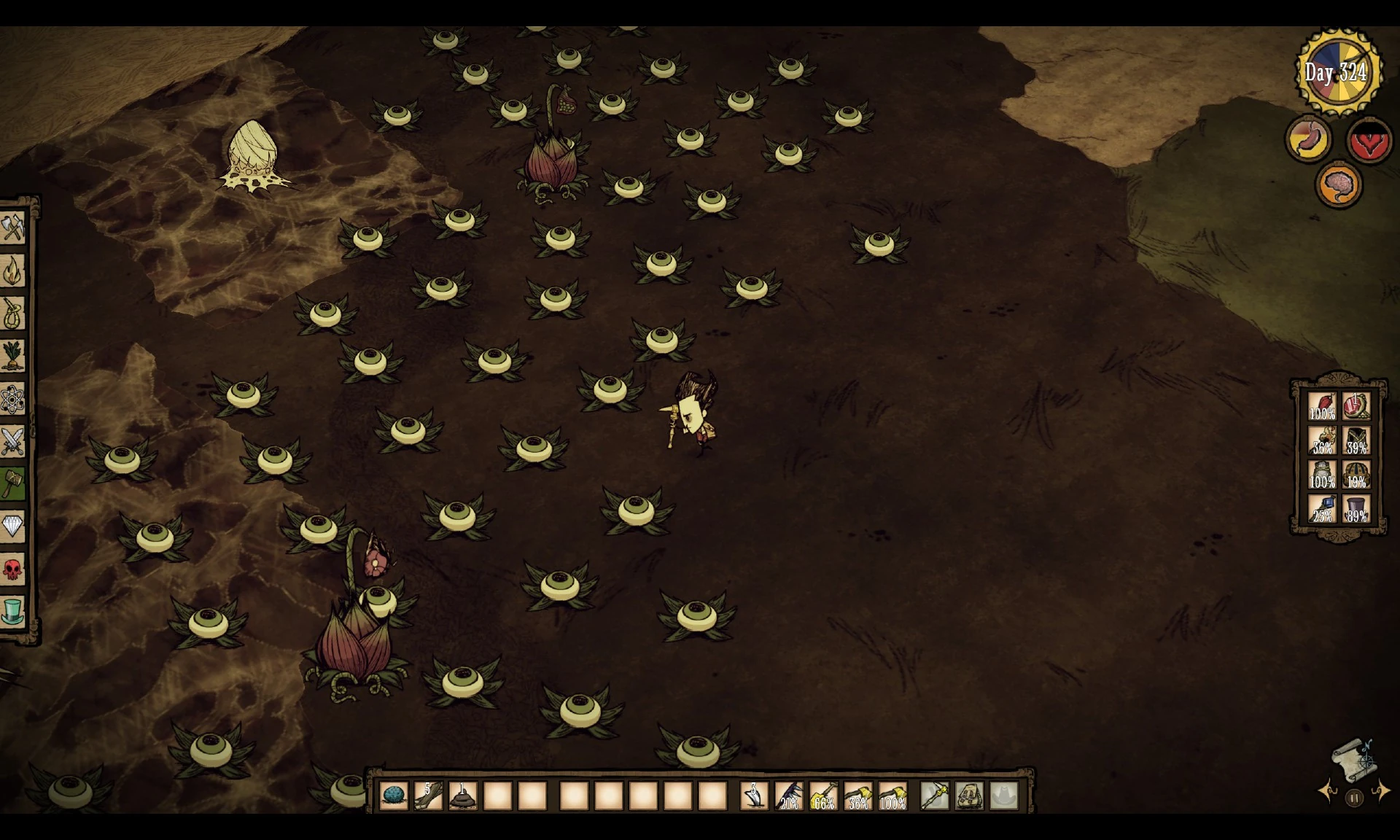Switch to the Structures hammer crafting tab
This screenshot has height=840, width=1400.
[12, 483]
